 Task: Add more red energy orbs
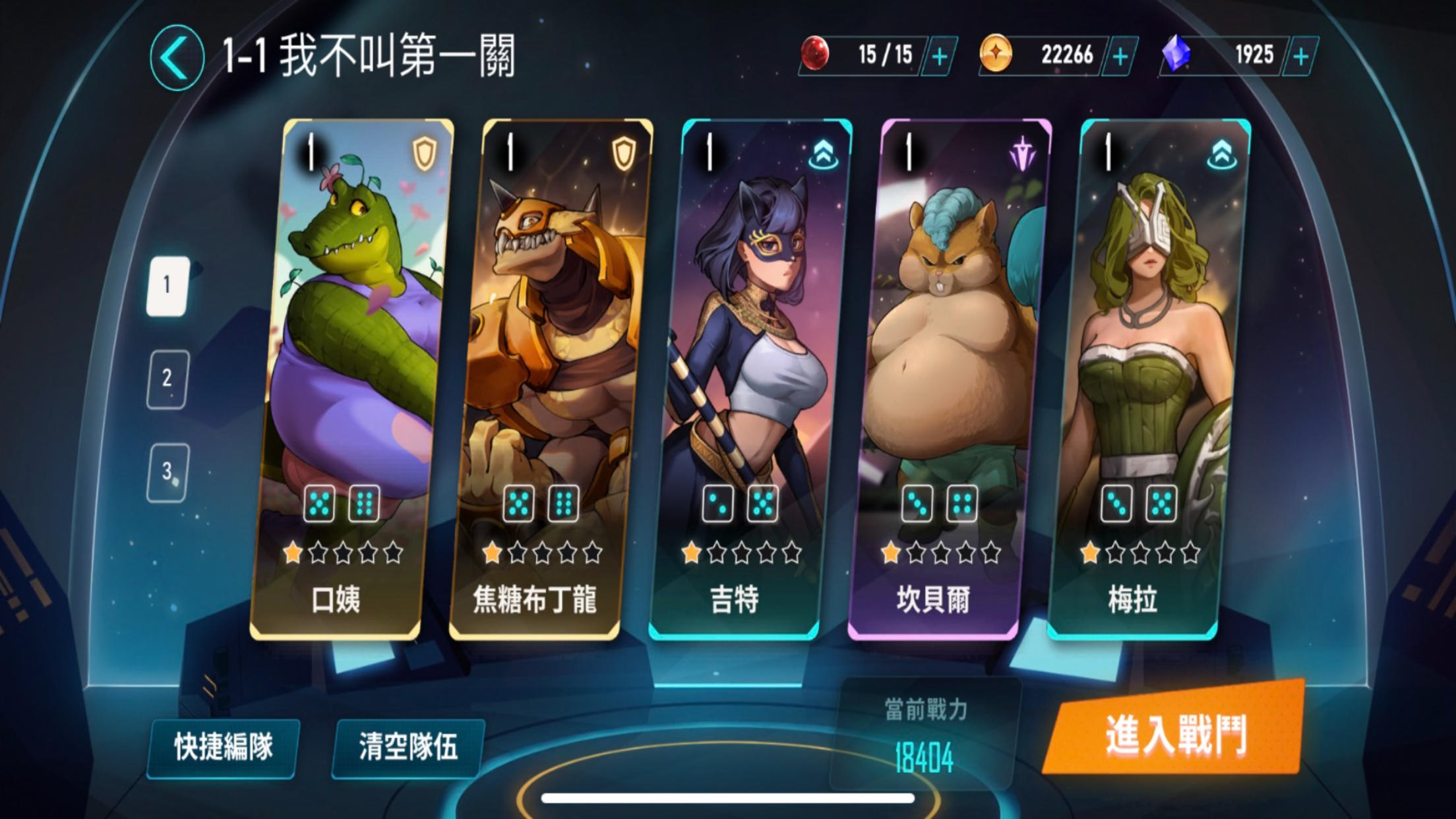(939, 57)
